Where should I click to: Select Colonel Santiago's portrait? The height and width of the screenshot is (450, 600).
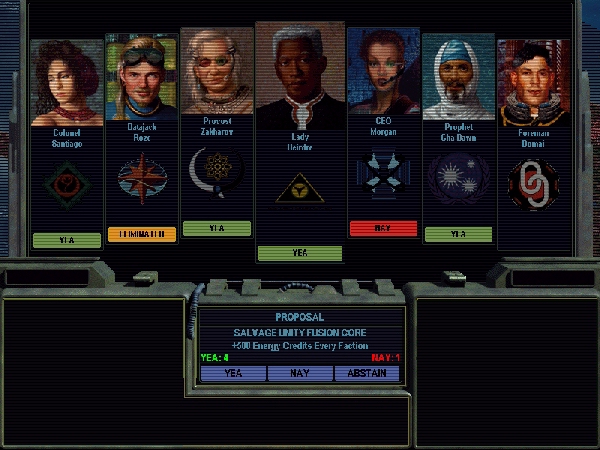[x=67, y=82]
